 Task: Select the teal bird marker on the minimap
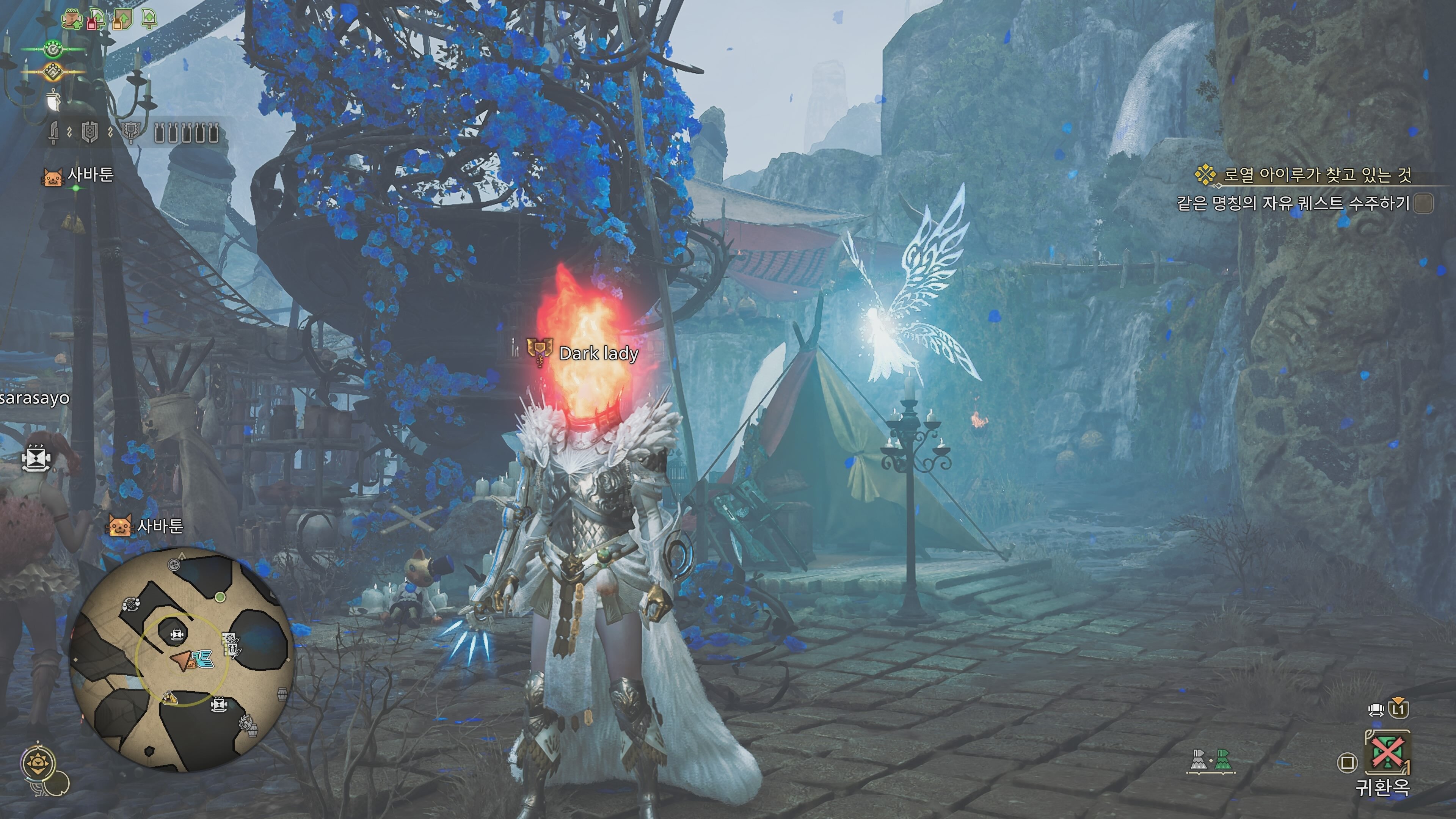(202, 659)
